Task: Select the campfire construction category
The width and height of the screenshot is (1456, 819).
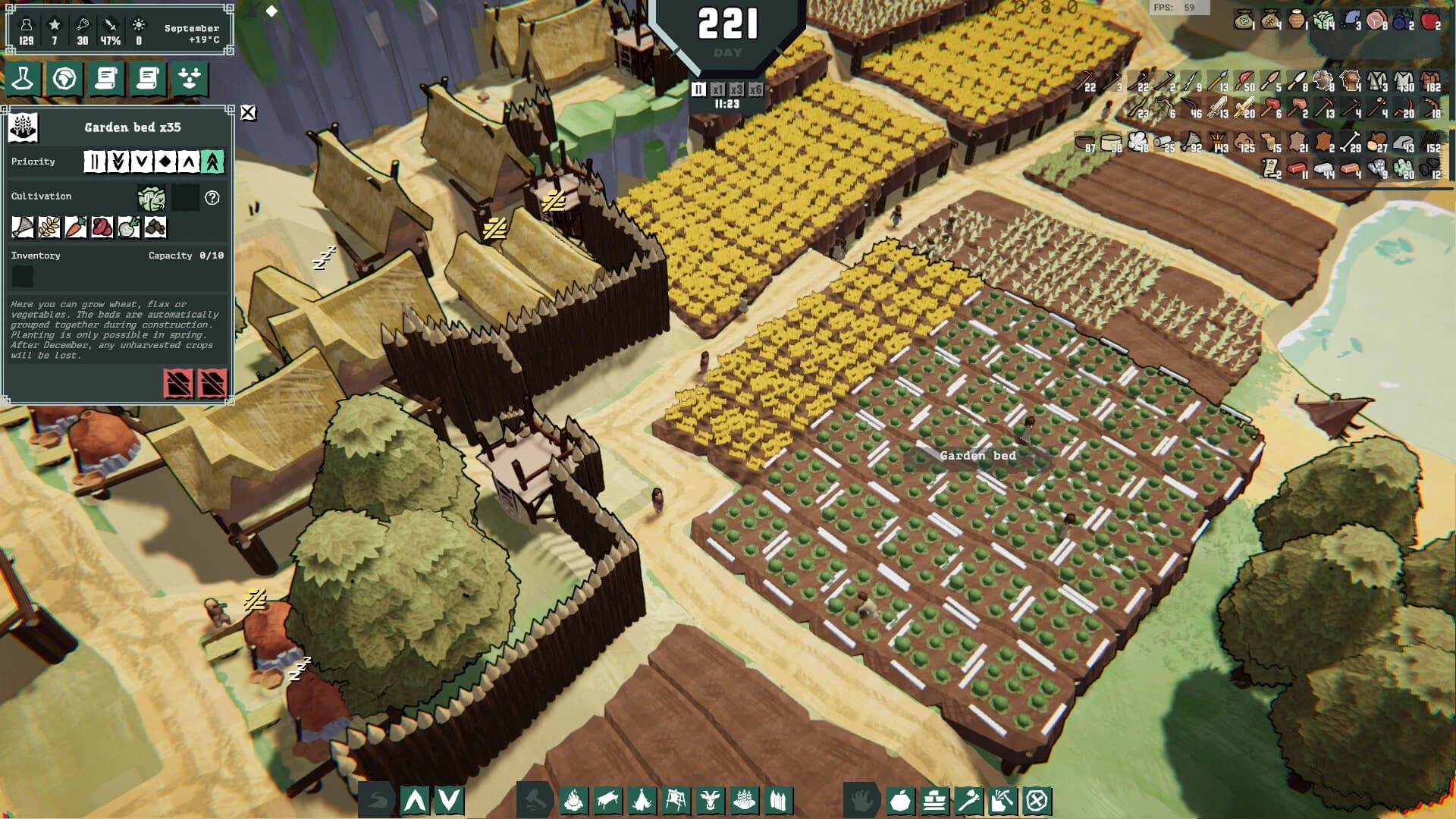Action: pyautogui.click(x=575, y=799)
